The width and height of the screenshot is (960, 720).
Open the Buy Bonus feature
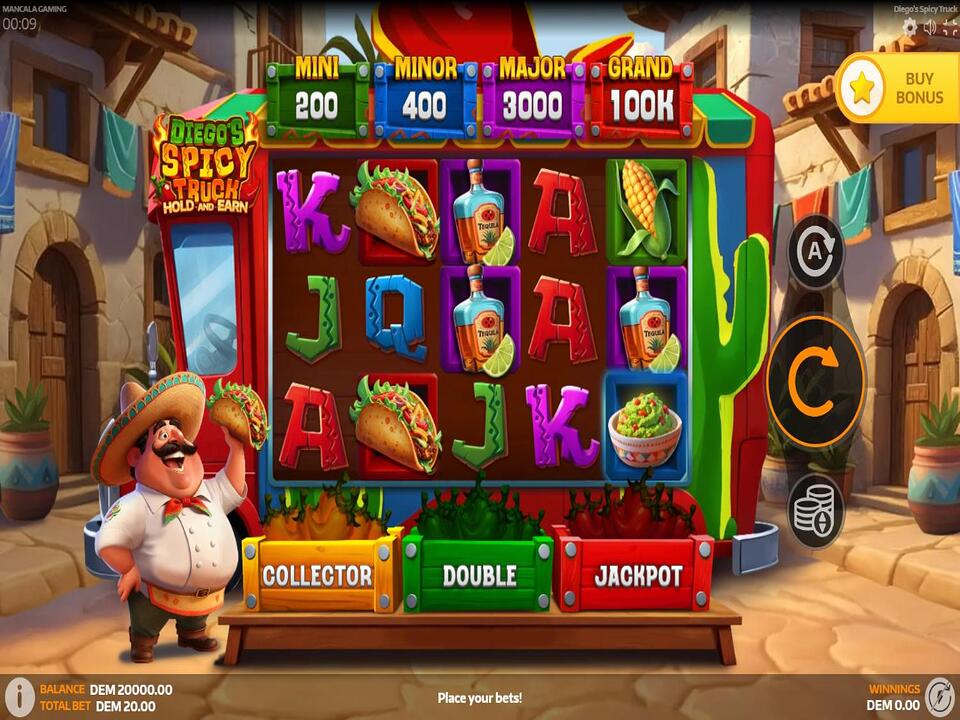(897, 88)
